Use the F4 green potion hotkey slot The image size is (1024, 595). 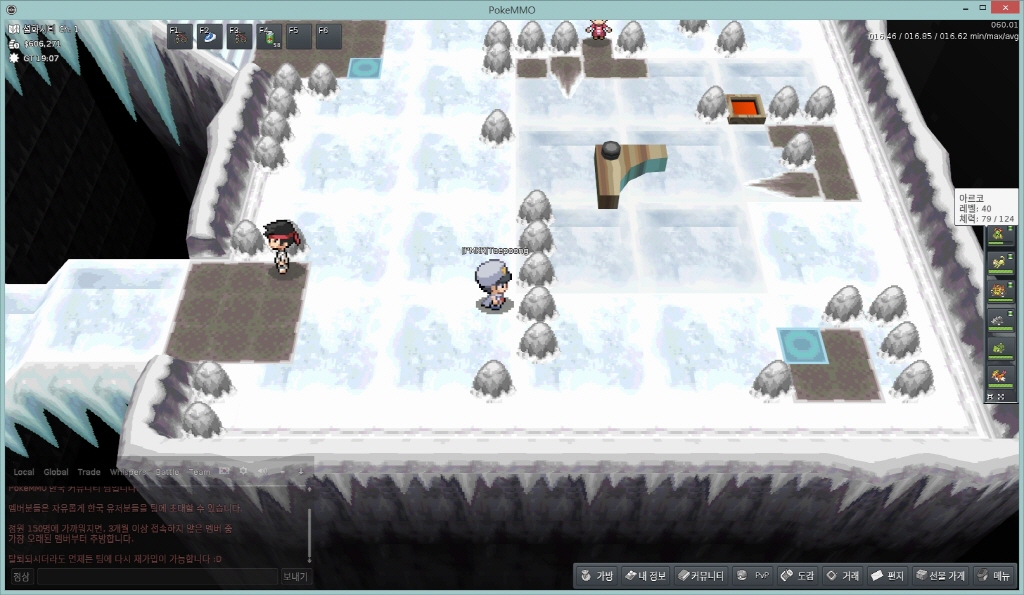click(x=269, y=36)
